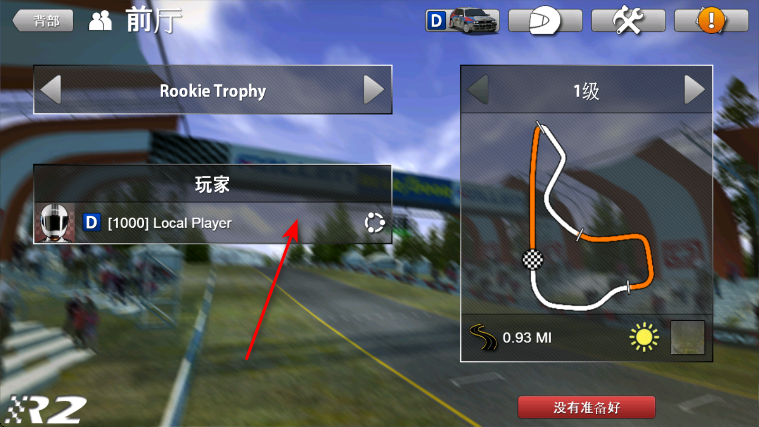Viewport: 759px width, 427px height.
Task: Open the wrench and screwdriver settings
Action: tap(628, 20)
